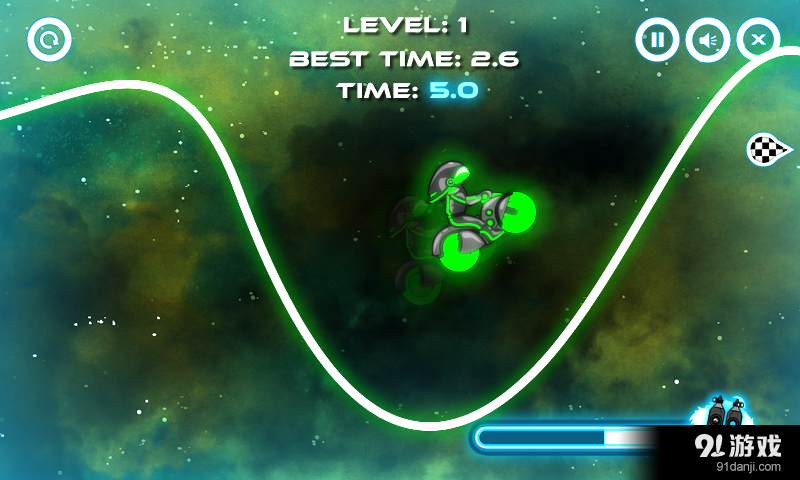Toggle the sound speaker button
The image size is (800, 480).
pyautogui.click(x=707, y=41)
